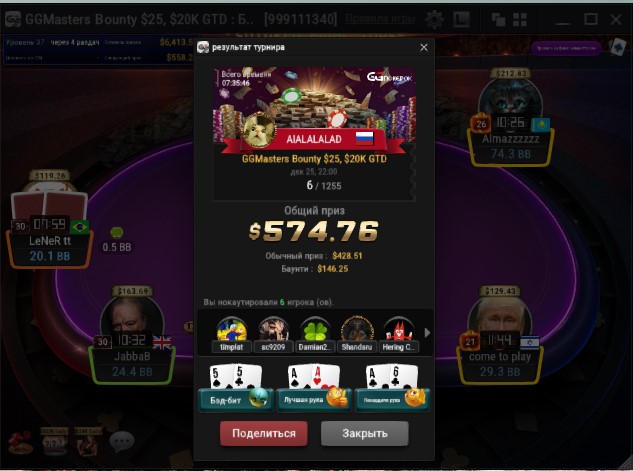Image resolution: width=633 pixels, height=471 pixels.
Task: Choose the Damian2 clover avatar
Action: pos(314,331)
